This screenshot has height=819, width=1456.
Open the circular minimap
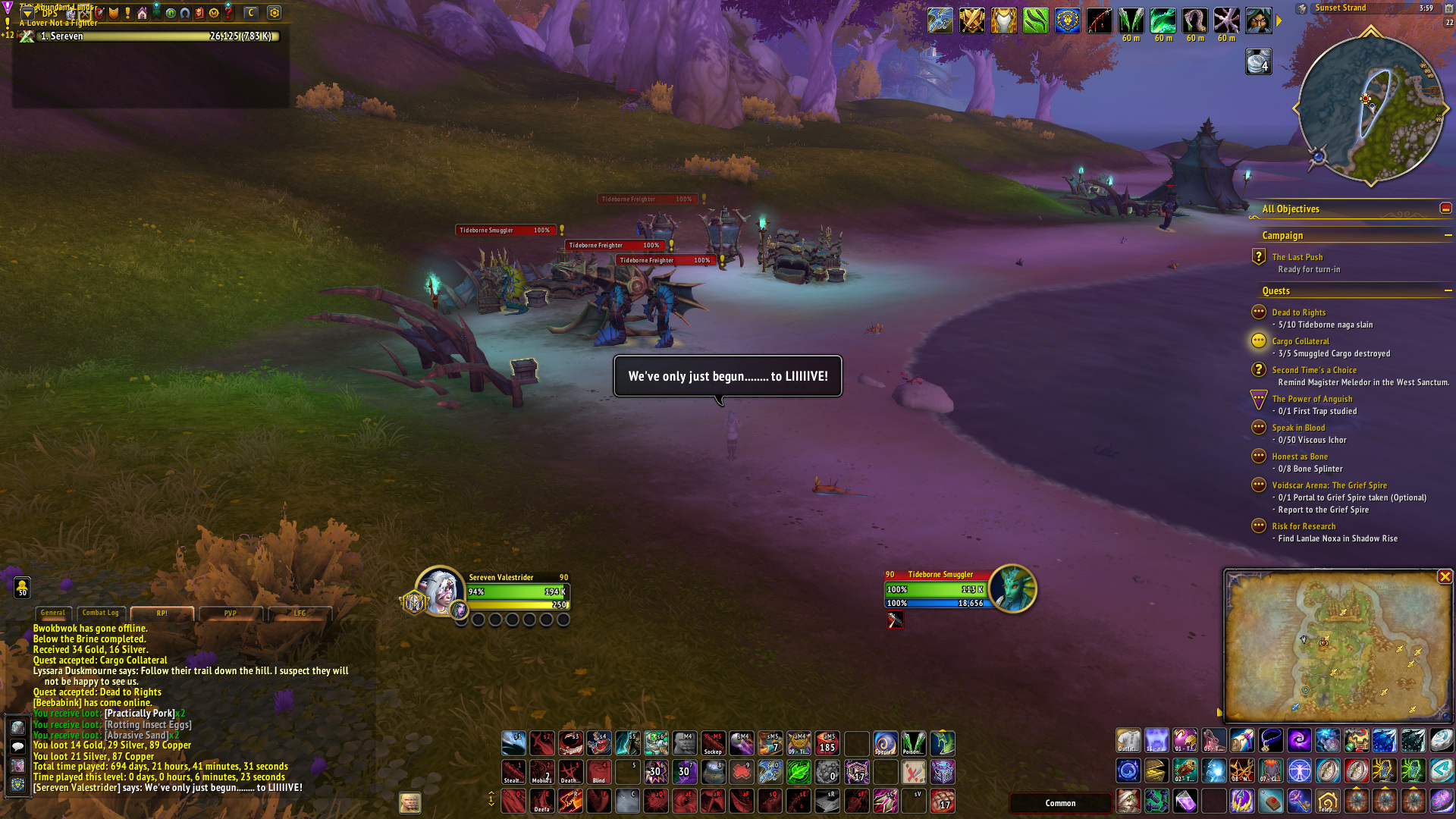point(1370,108)
